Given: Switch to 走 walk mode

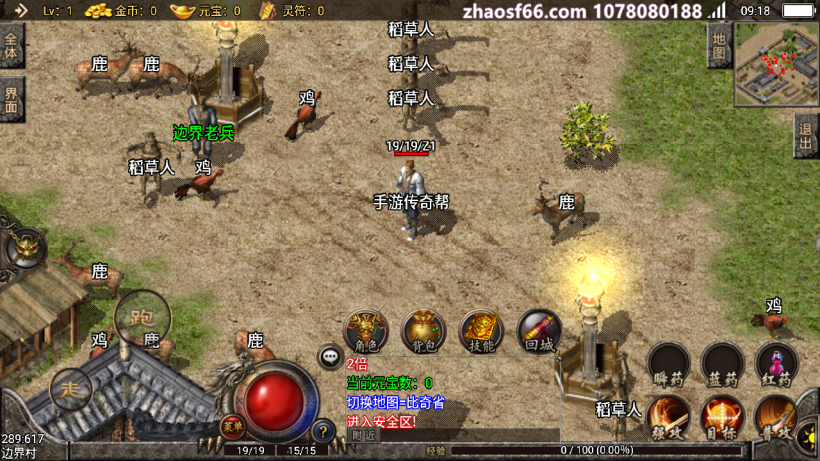Looking at the screenshot, I should click(71, 389).
